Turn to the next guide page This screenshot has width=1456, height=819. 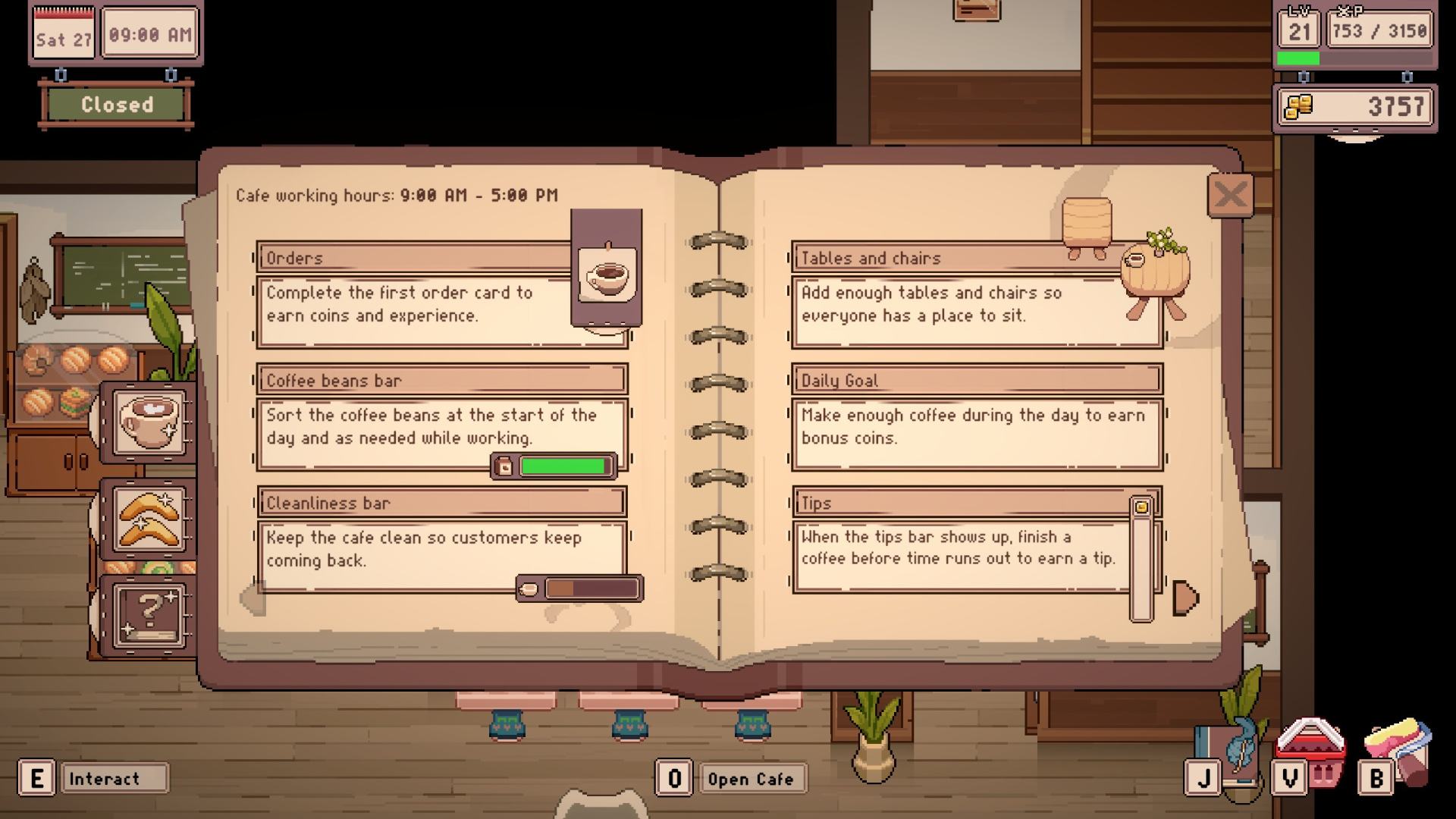1185,598
